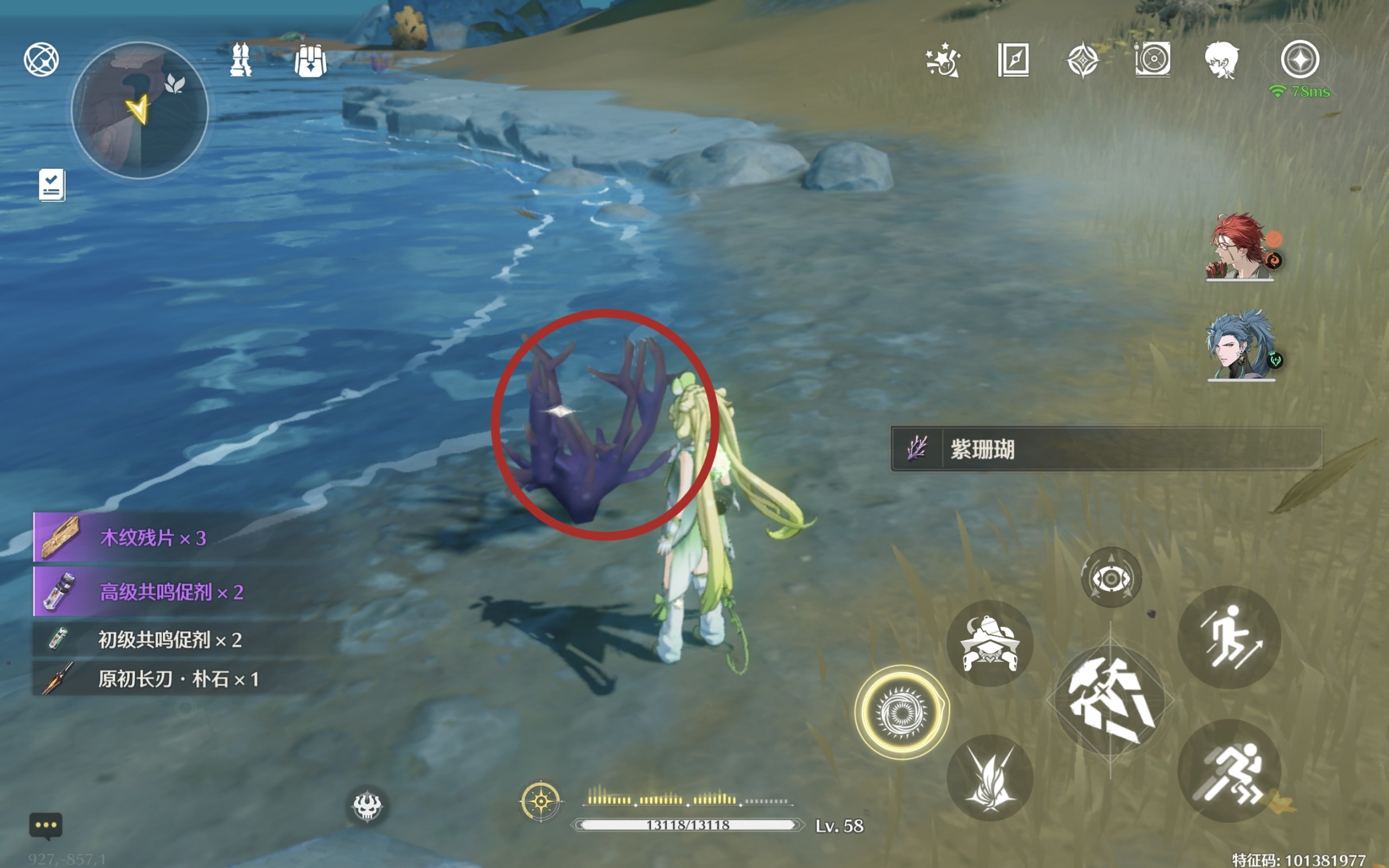Tap the jump button

(x=1229, y=637)
